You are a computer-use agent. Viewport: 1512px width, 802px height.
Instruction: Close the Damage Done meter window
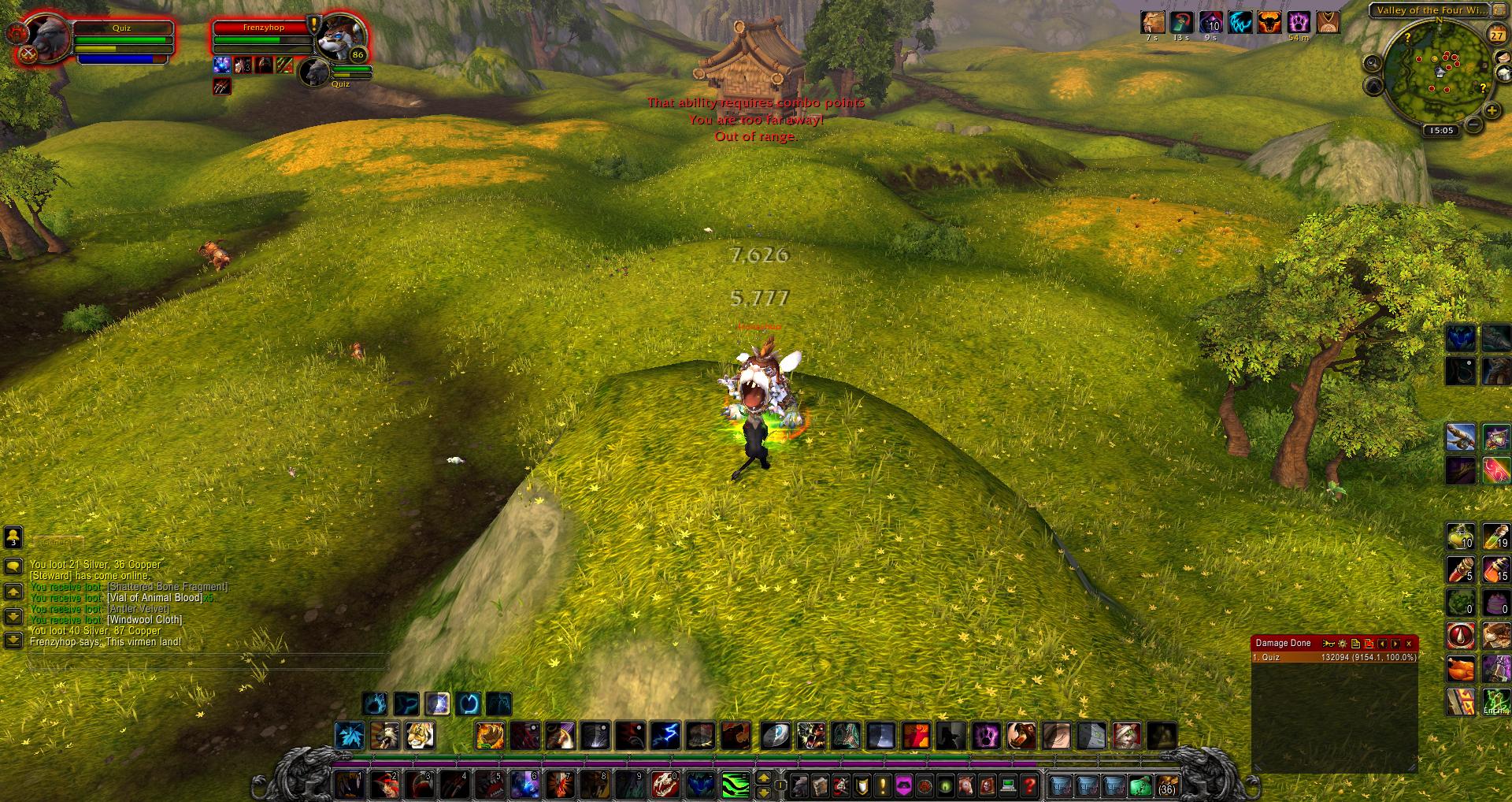1409,644
